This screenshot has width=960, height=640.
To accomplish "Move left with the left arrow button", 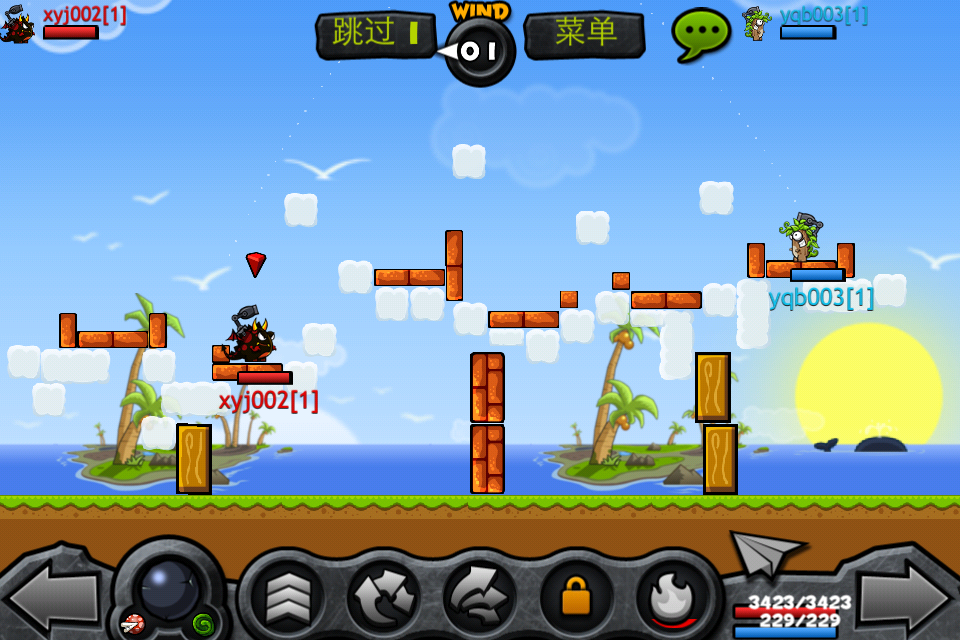I will [x=50, y=597].
